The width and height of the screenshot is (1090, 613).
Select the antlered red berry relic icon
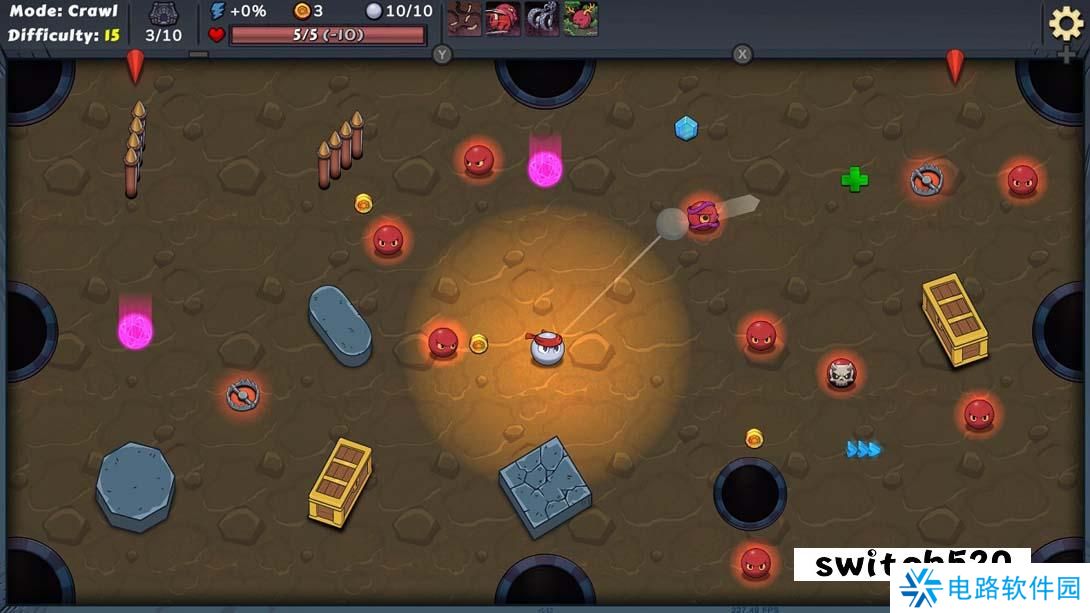580,19
